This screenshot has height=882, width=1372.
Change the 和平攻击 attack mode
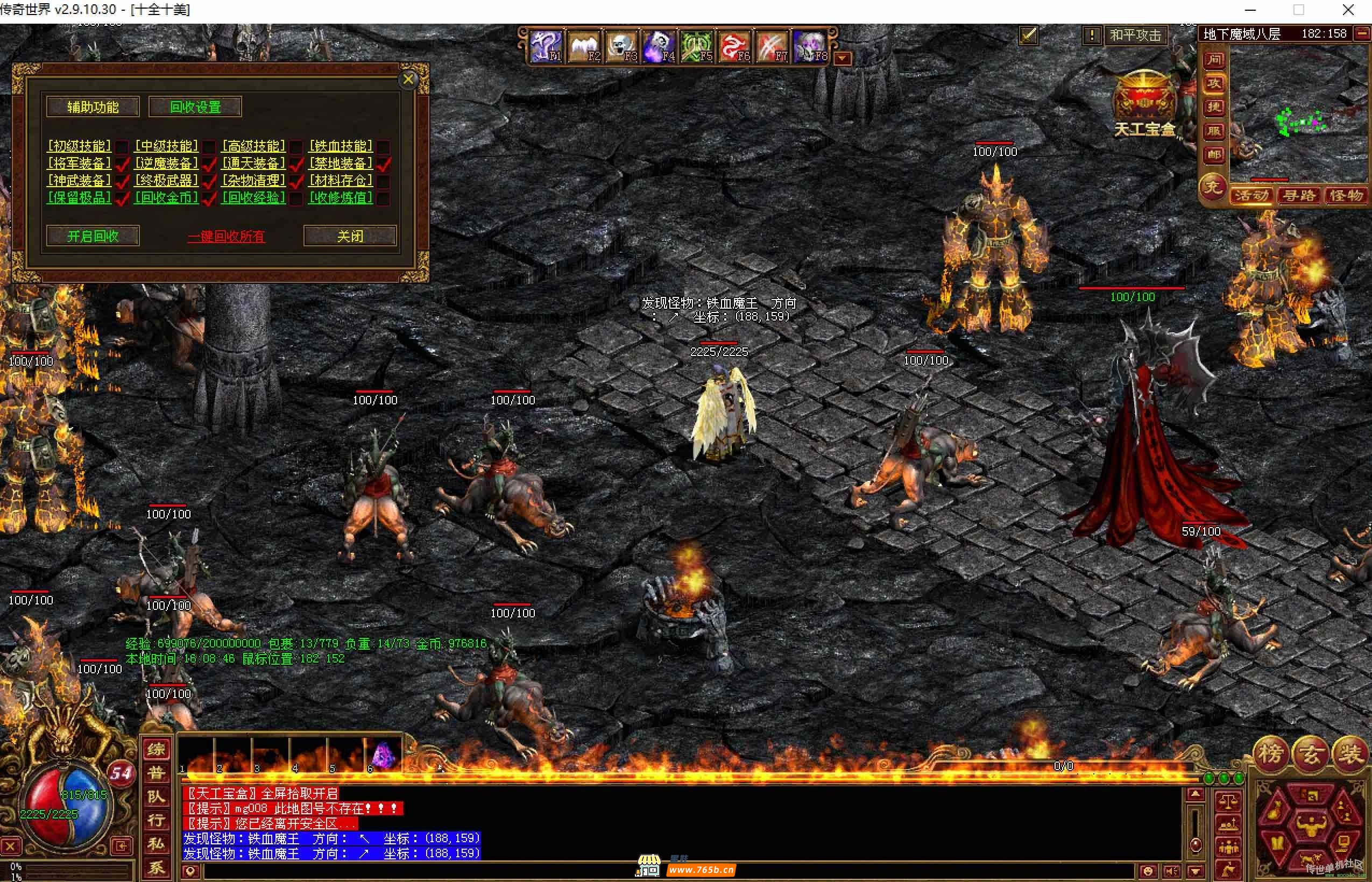coord(1135,35)
